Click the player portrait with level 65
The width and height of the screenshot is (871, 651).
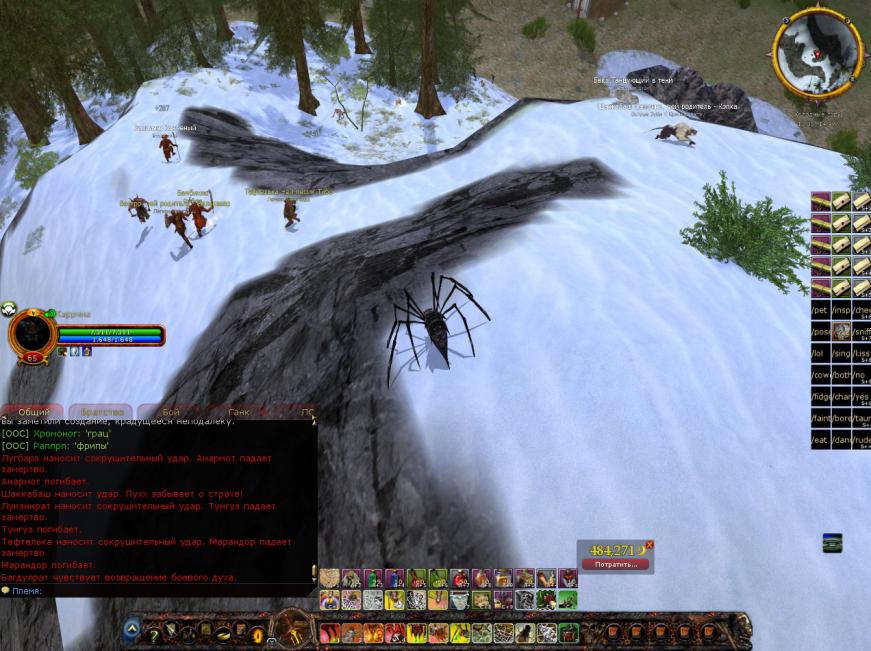coord(32,336)
